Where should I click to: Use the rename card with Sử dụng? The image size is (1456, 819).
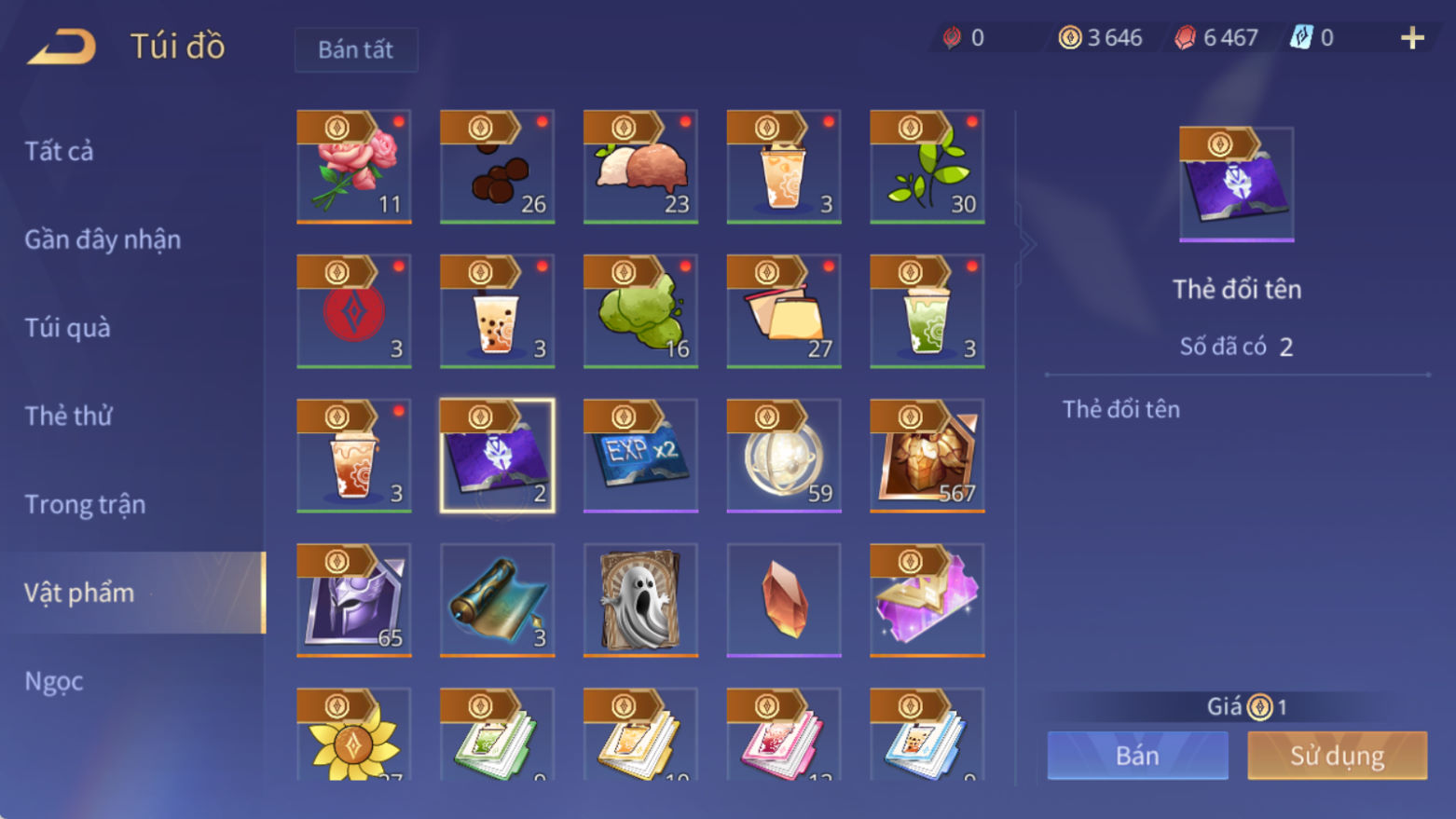click(x=1337, y=755)
